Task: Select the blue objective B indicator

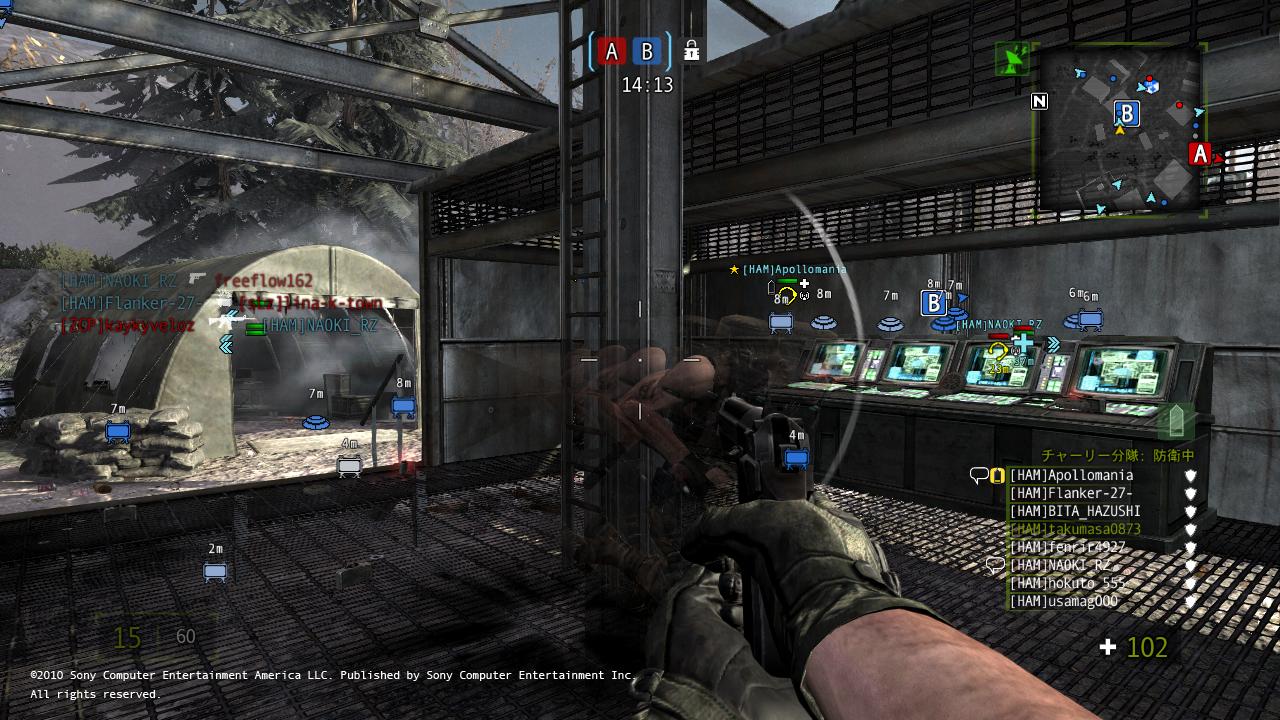Action: (648, 51)
